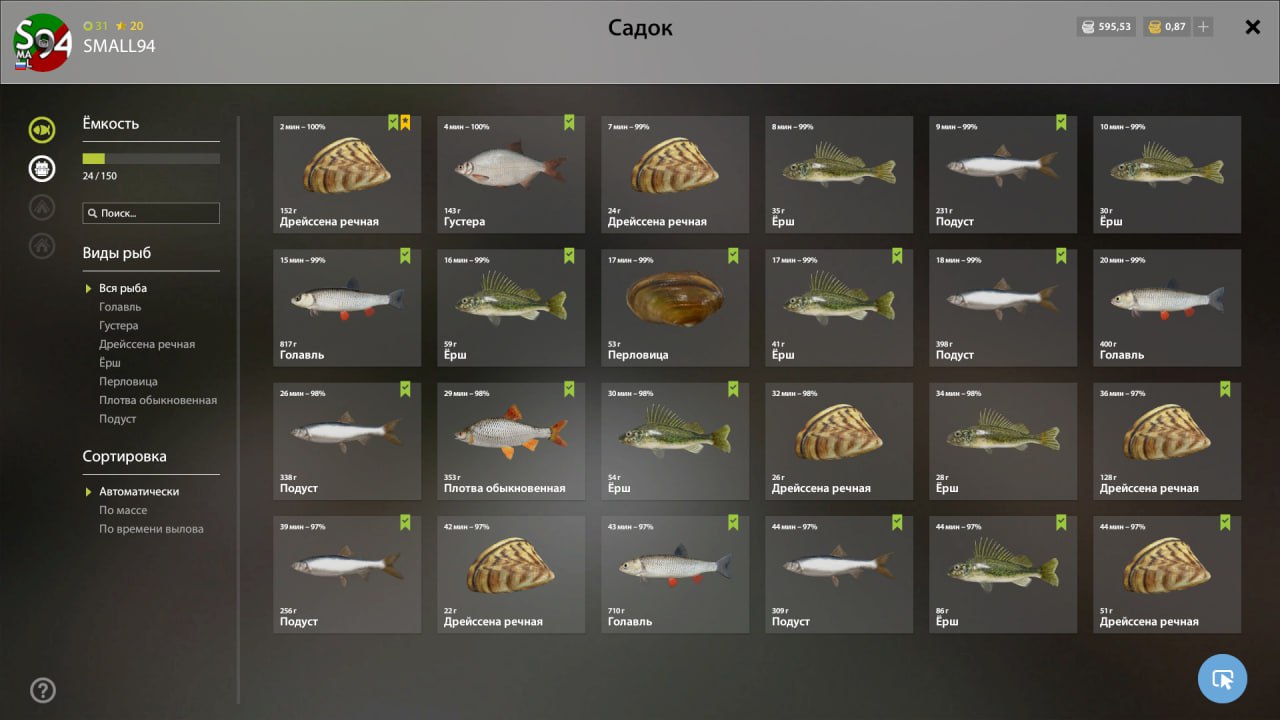Open the 353 g Плотва обыкновенная card
This screenshot has height=720, width=1280.
coord(511,440)
